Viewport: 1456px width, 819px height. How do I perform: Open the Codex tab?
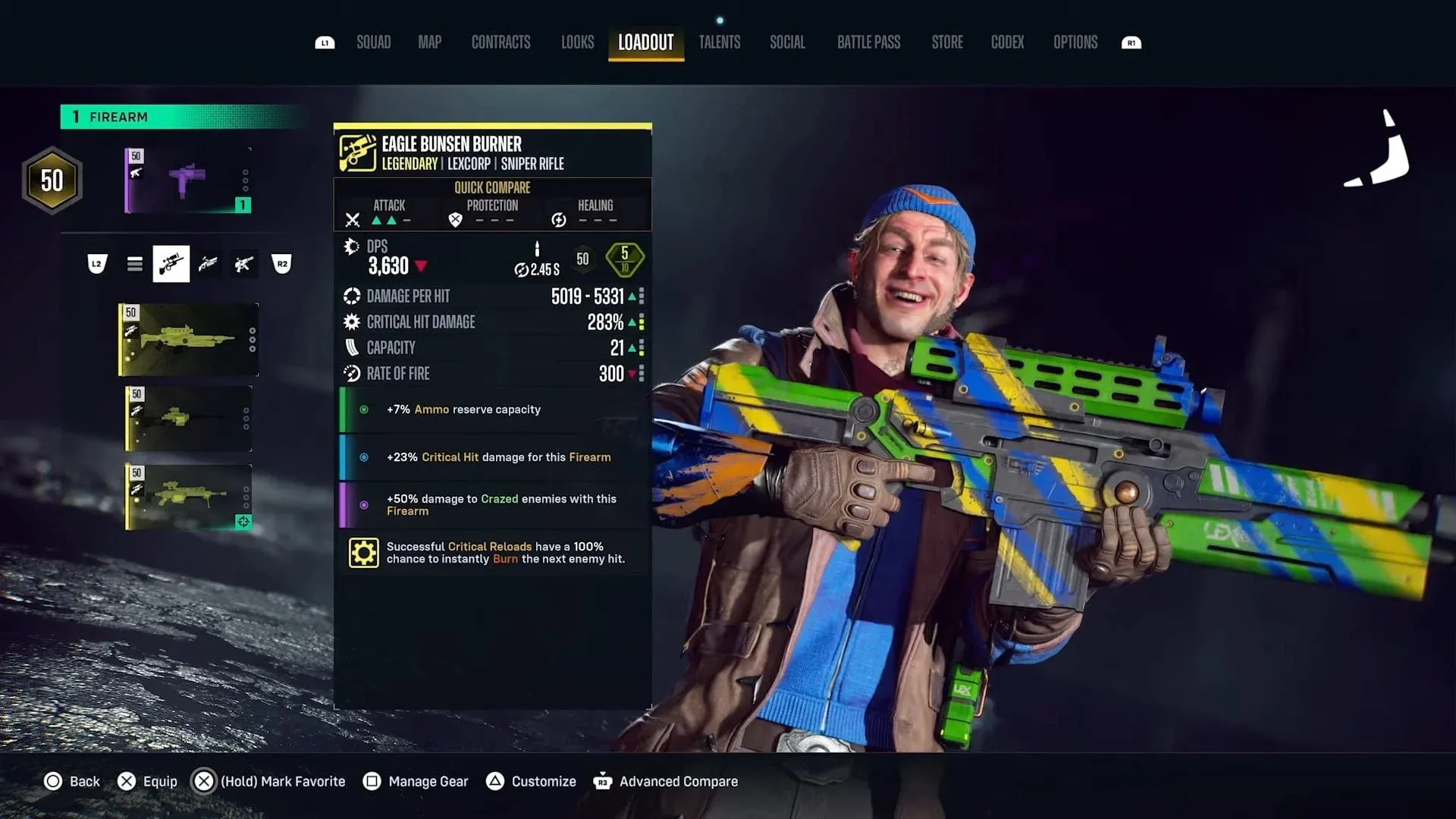[1007, 42]
